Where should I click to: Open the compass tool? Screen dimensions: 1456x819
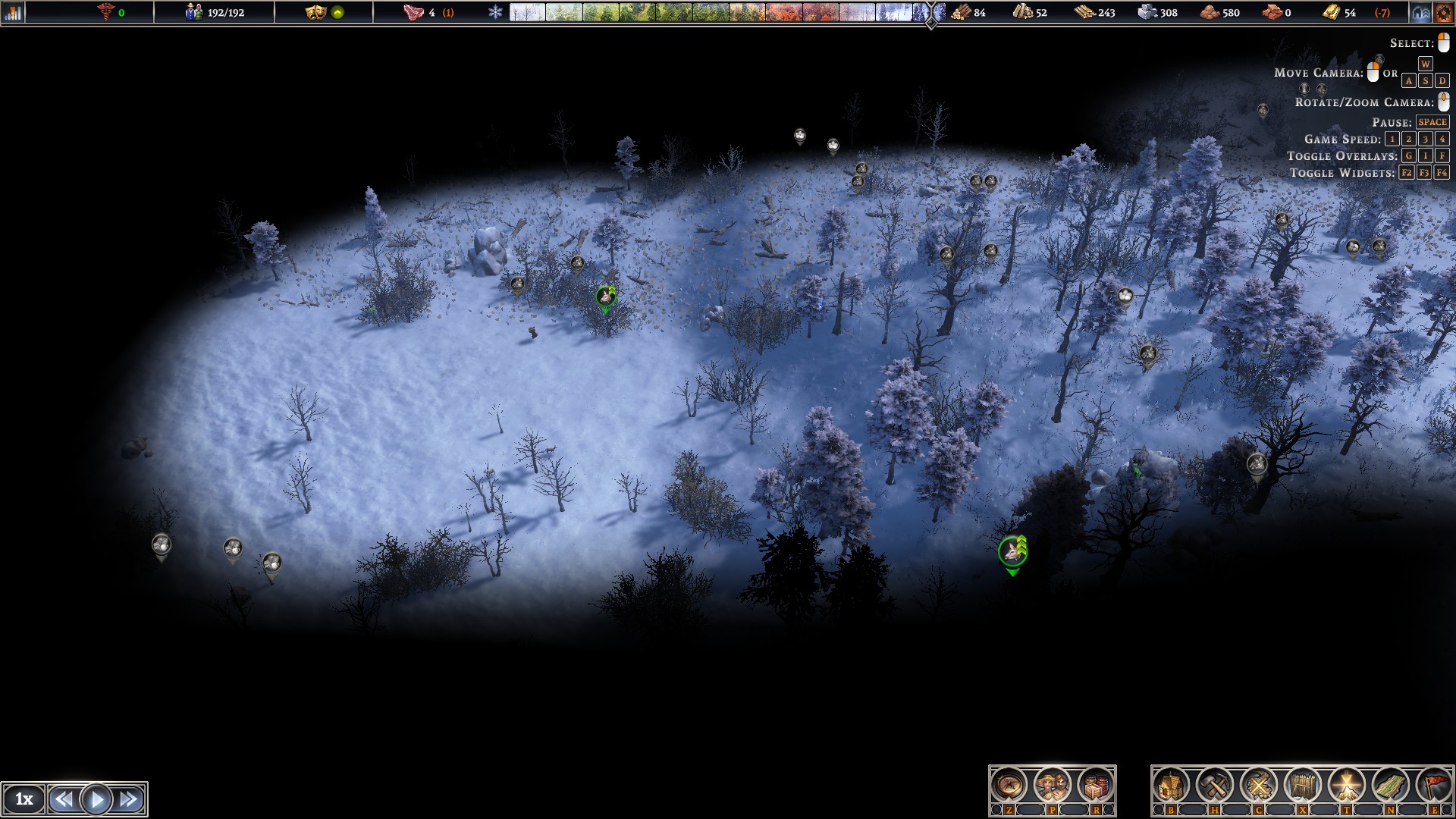pyautogui.click(x=1009, y=786)
